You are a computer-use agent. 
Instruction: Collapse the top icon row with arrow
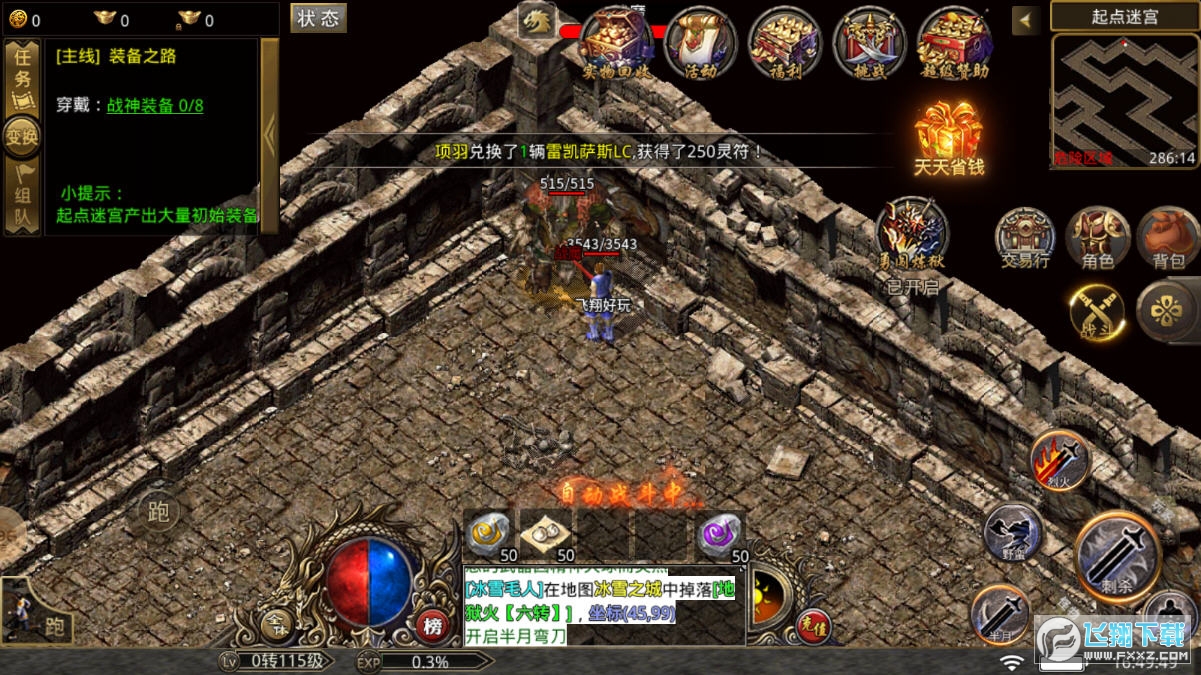point(1025,20)
